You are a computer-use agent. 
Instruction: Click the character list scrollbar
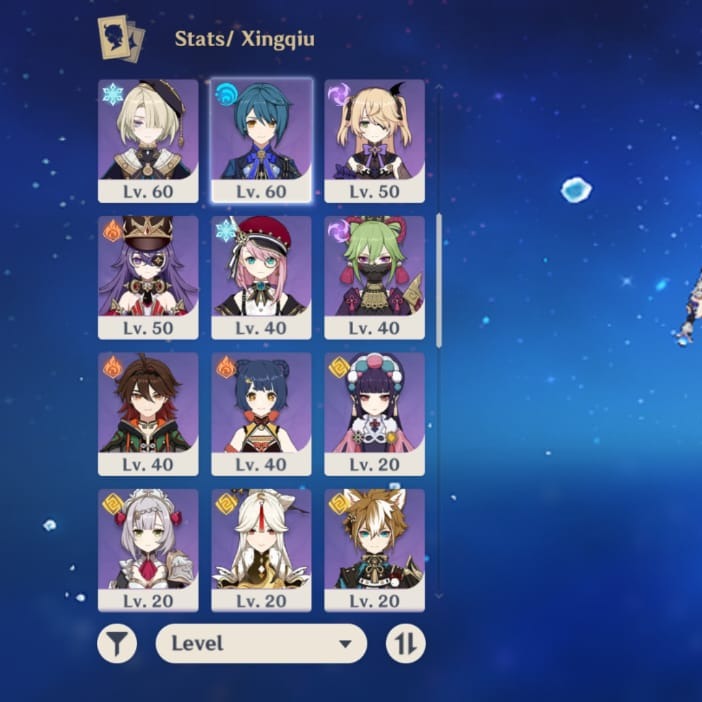[438, 280]
